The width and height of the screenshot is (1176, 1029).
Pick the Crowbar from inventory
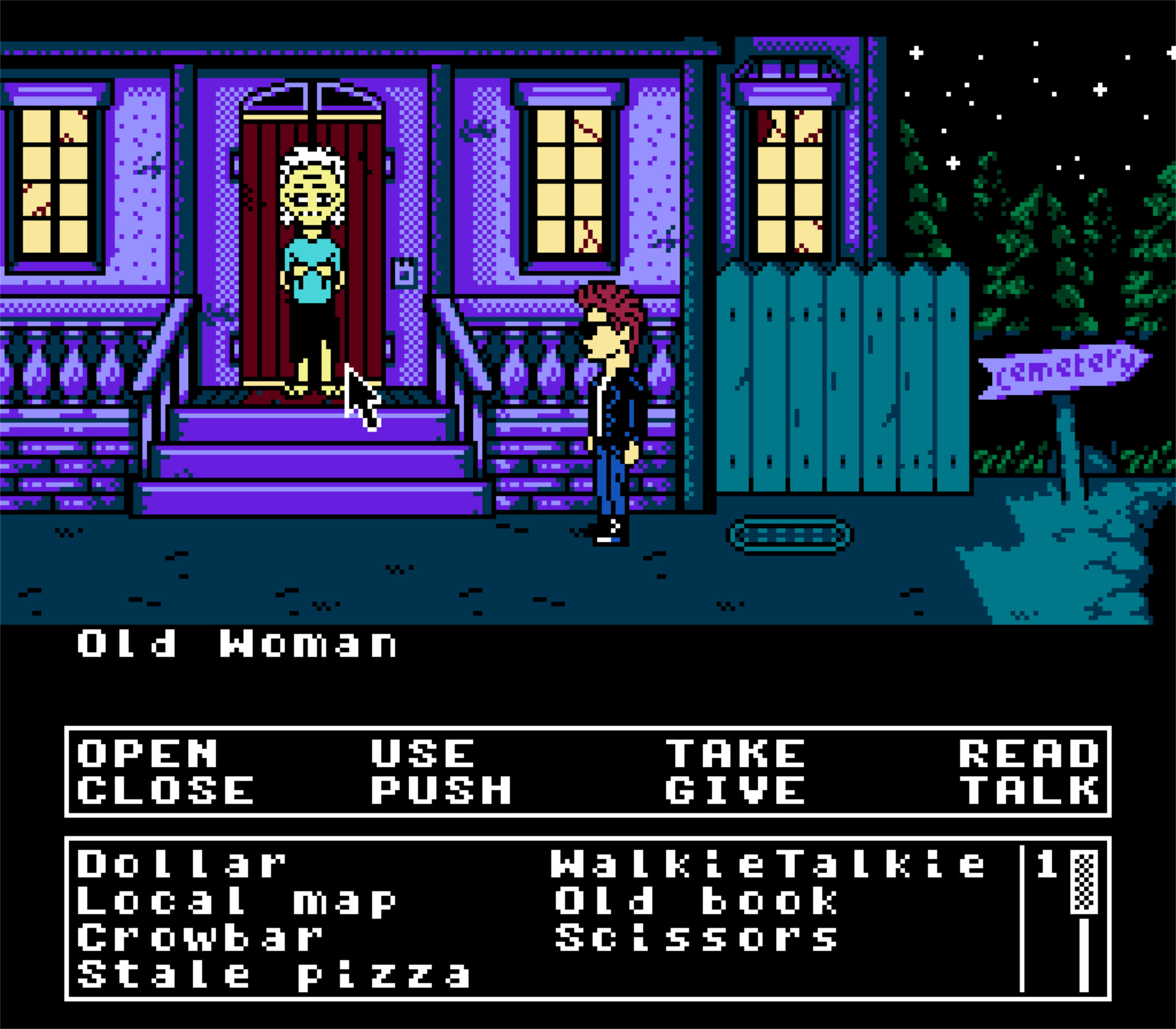coord(200,938)
